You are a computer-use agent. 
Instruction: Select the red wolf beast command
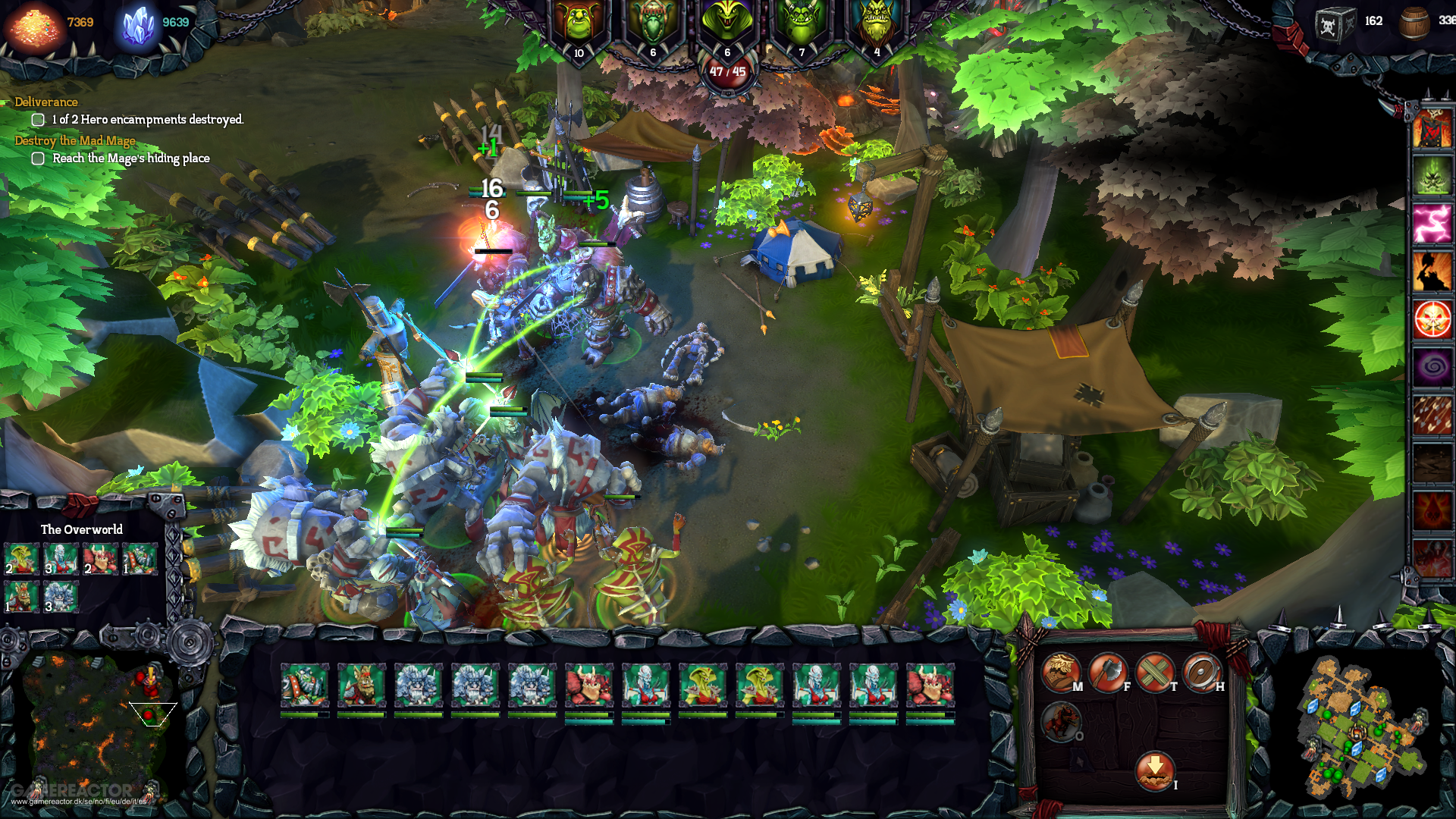point(1060,721)
